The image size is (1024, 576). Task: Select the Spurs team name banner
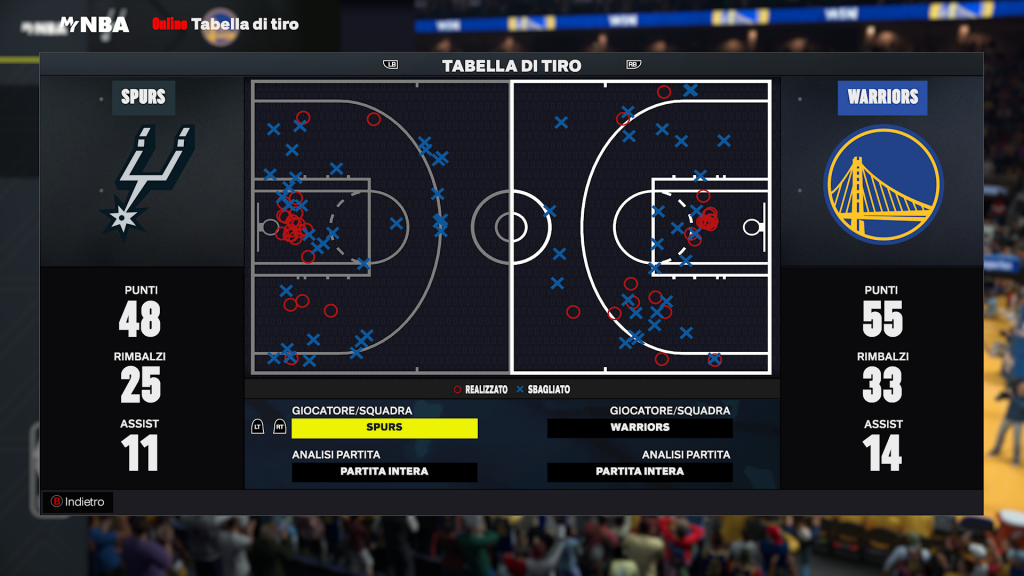(143, 98)
